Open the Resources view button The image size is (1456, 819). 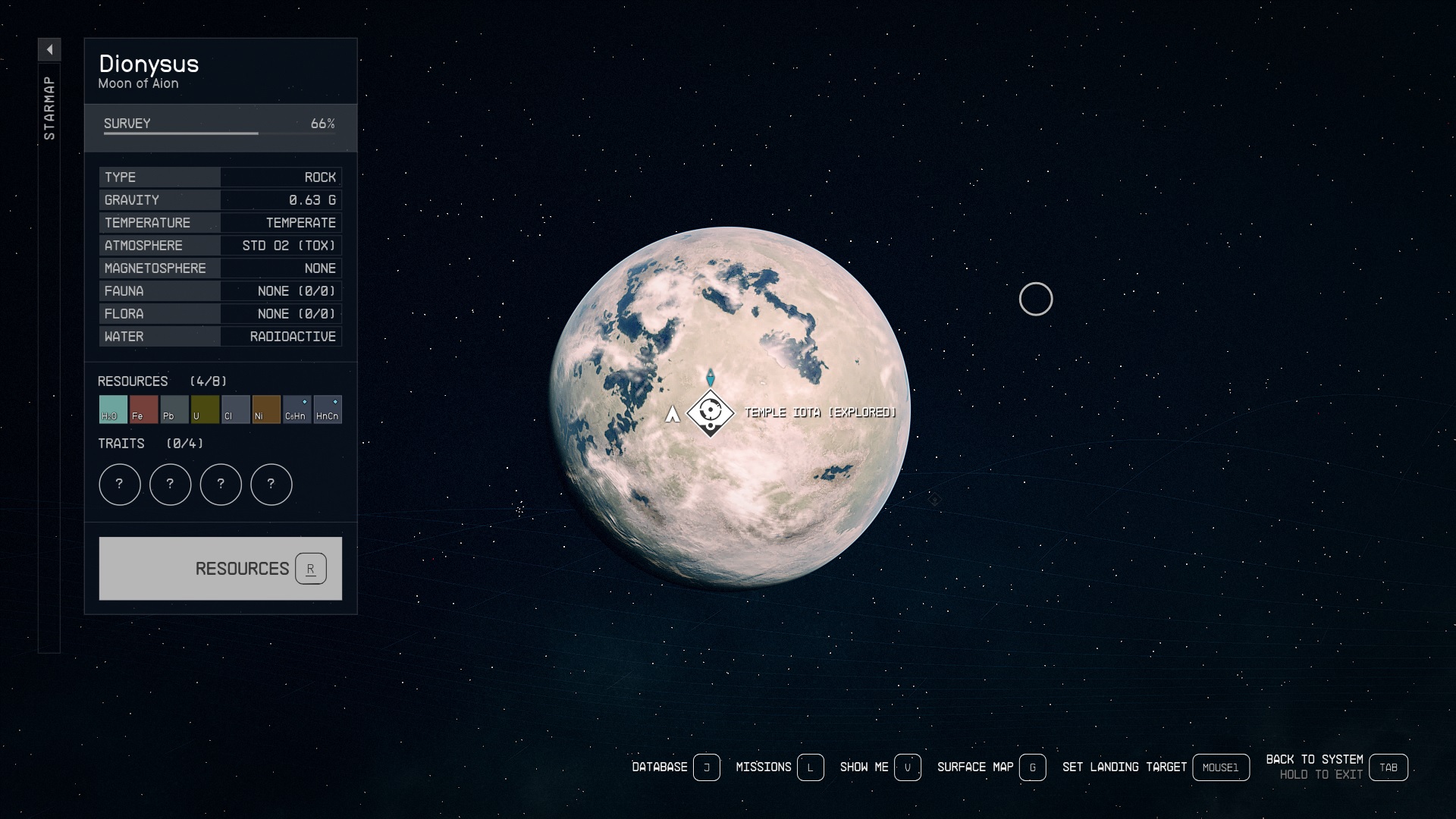pyautogui.click(x=220, y=569)
